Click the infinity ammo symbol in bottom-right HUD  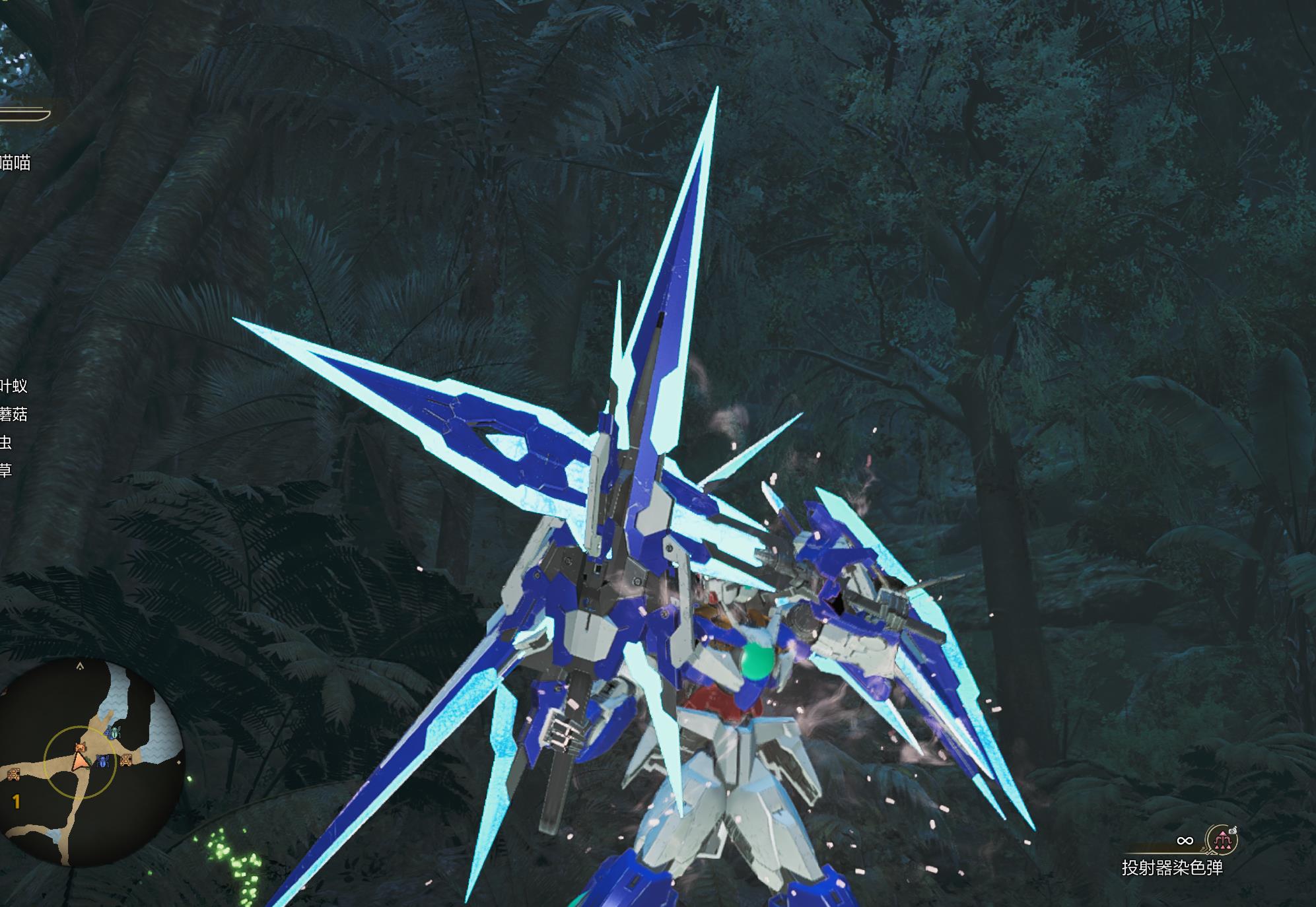click(x=1185, y=840)
